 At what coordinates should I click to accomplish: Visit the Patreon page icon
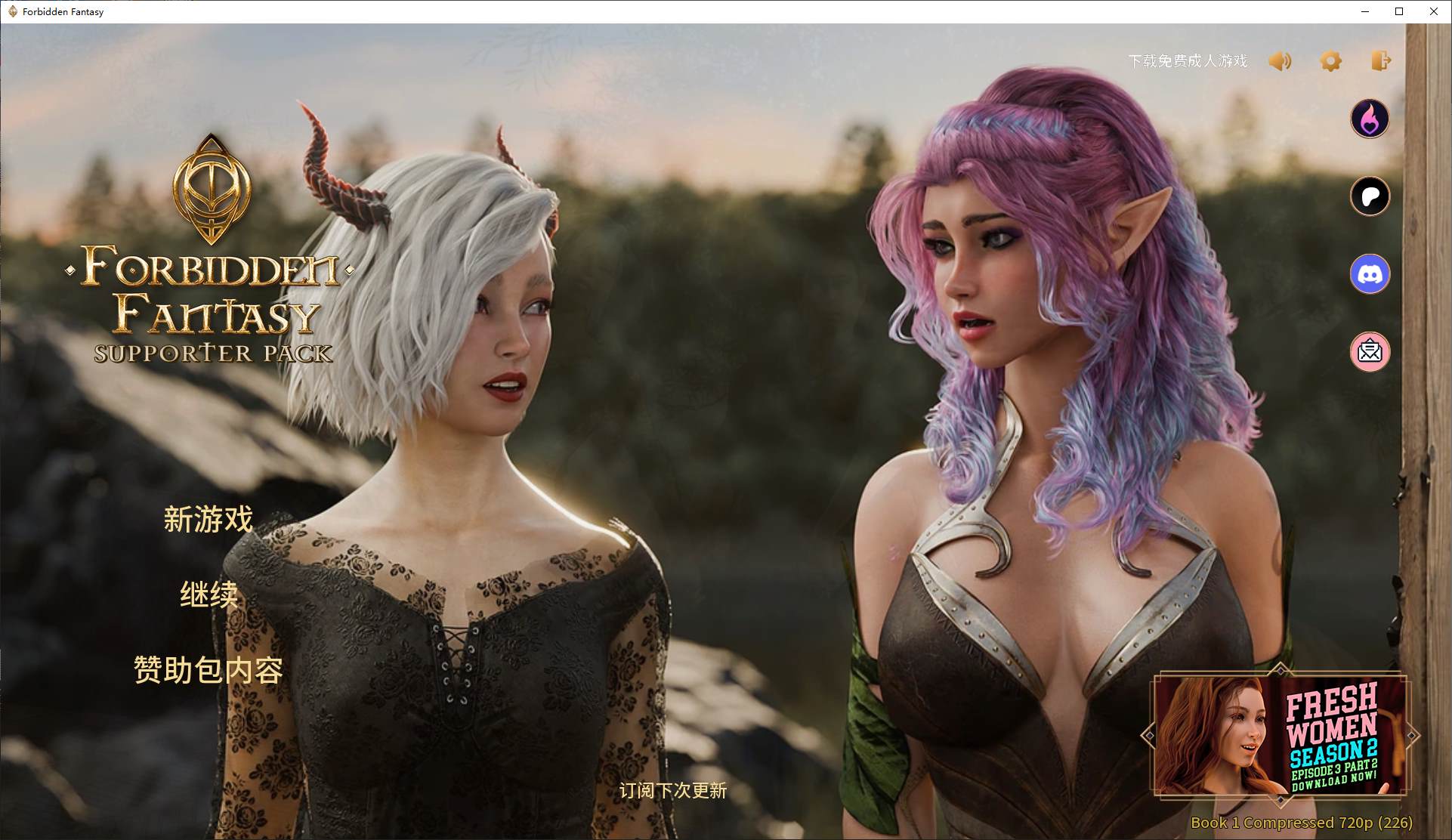[1370, 196]
